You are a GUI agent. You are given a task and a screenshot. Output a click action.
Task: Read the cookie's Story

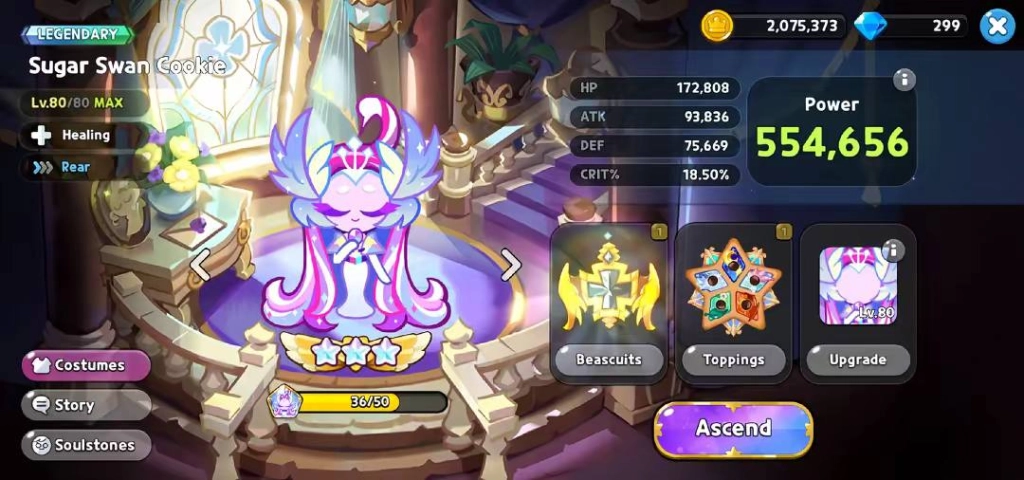[86, 405]
